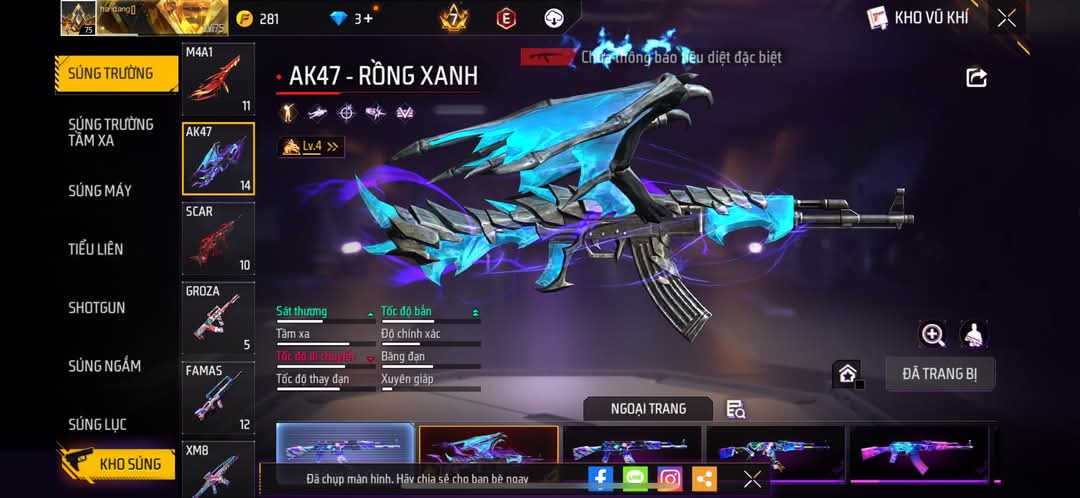
Task: Select the SÚNG TRƯỜNG category
Action: point(112,74)
